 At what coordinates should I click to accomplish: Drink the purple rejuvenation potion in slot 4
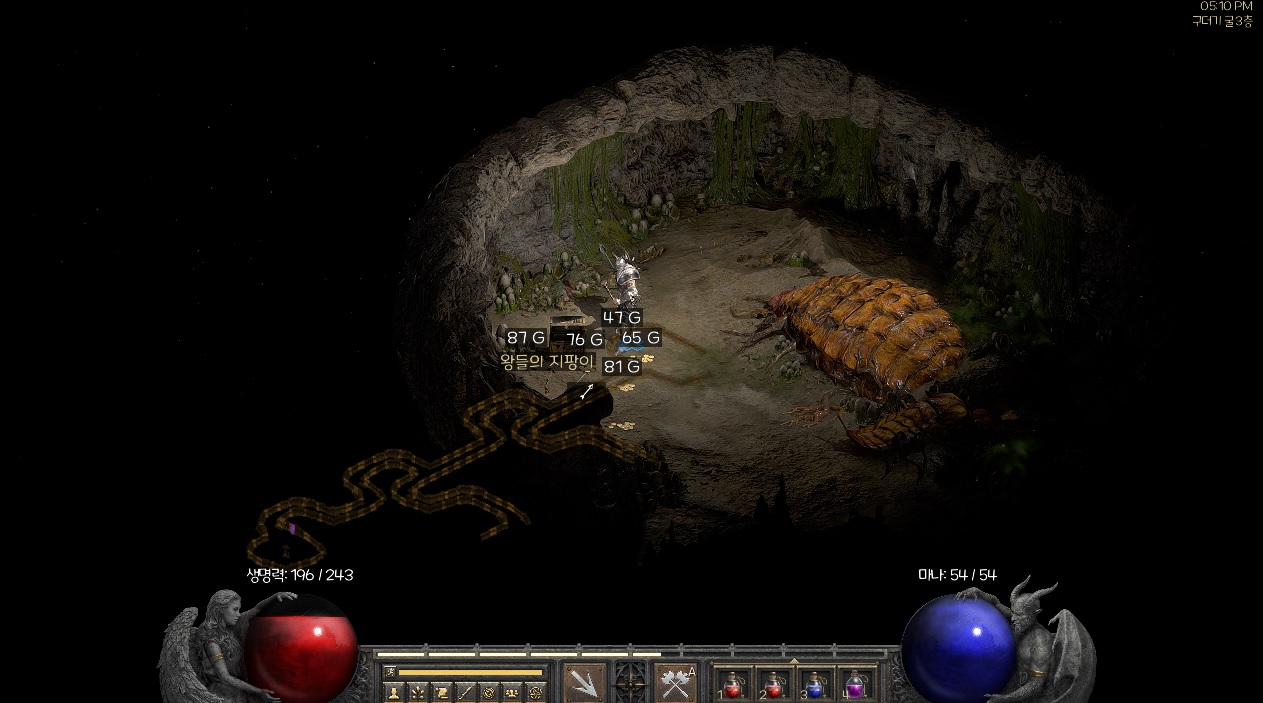click(x=856, y=685)
